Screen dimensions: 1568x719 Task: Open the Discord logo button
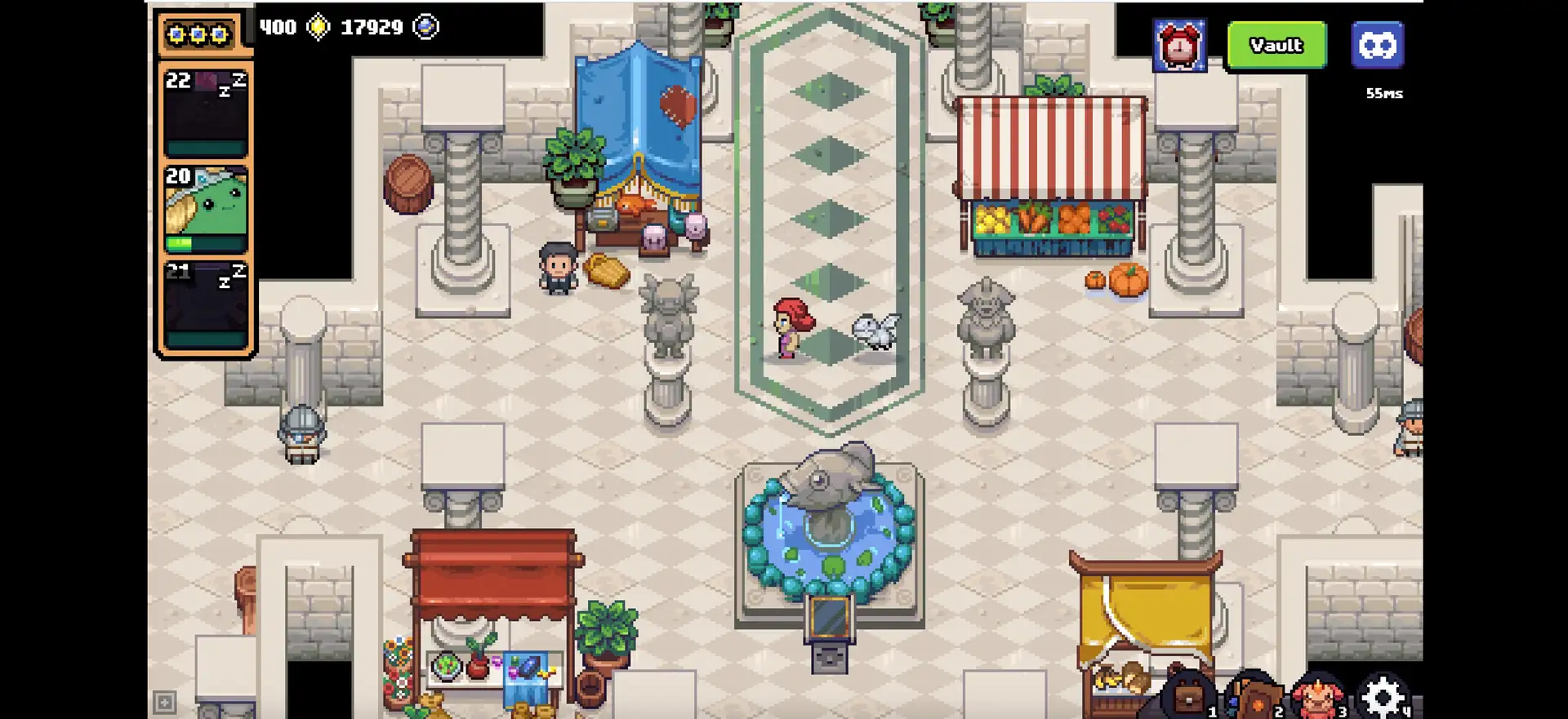[1377, 46]
